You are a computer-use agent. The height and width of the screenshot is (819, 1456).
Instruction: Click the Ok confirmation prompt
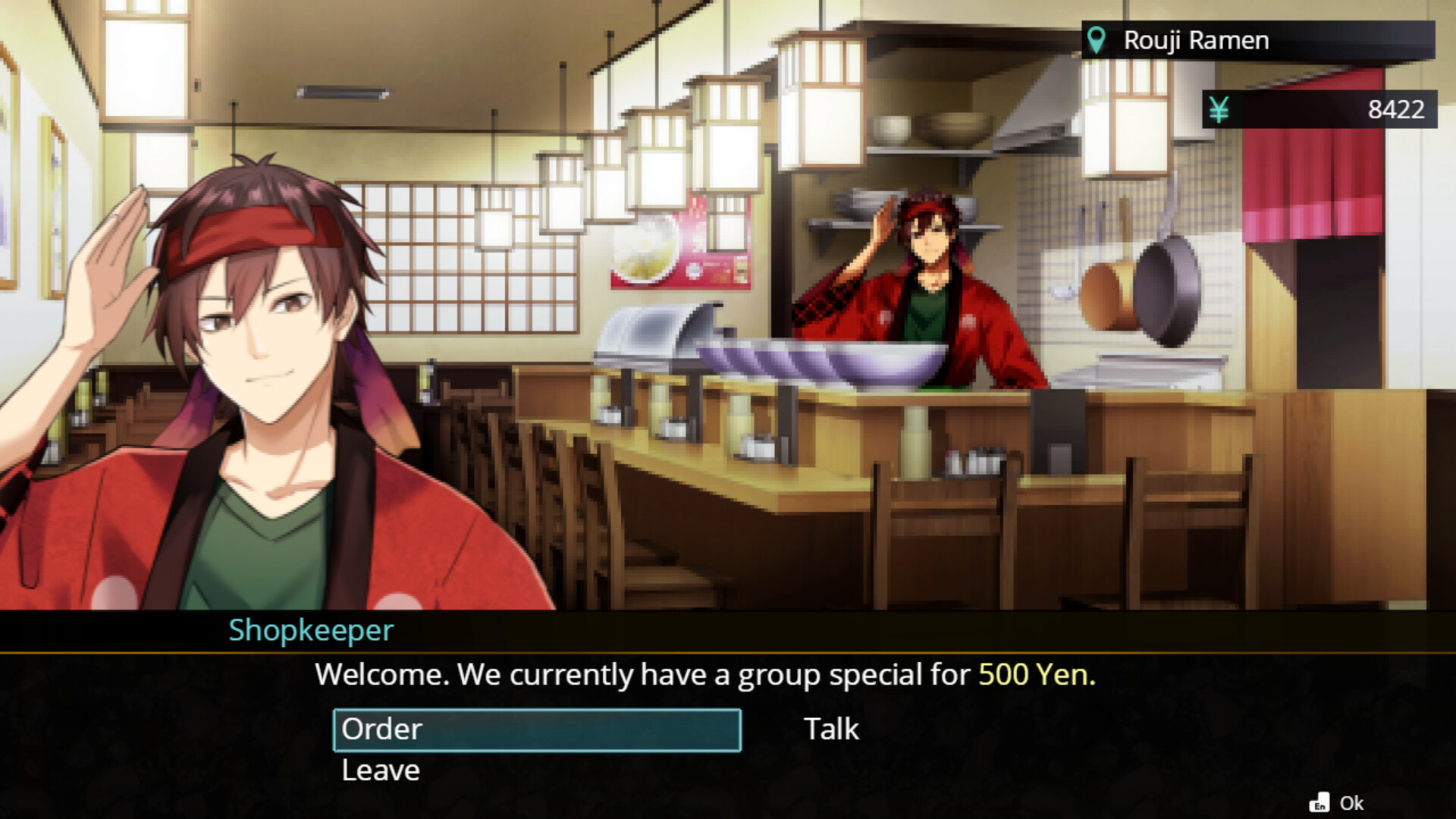(1354, 802)
